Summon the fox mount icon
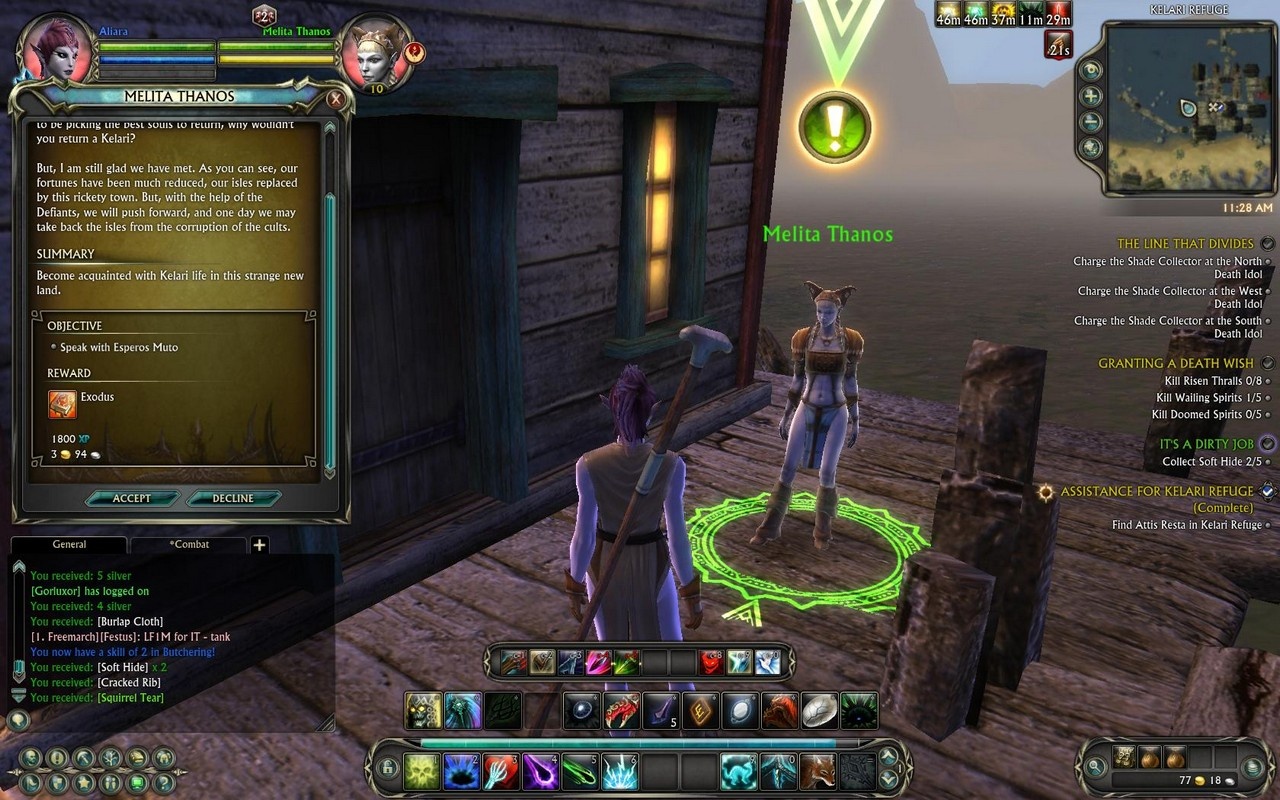This screenshot has height=800, width=1280. (818, 772)
